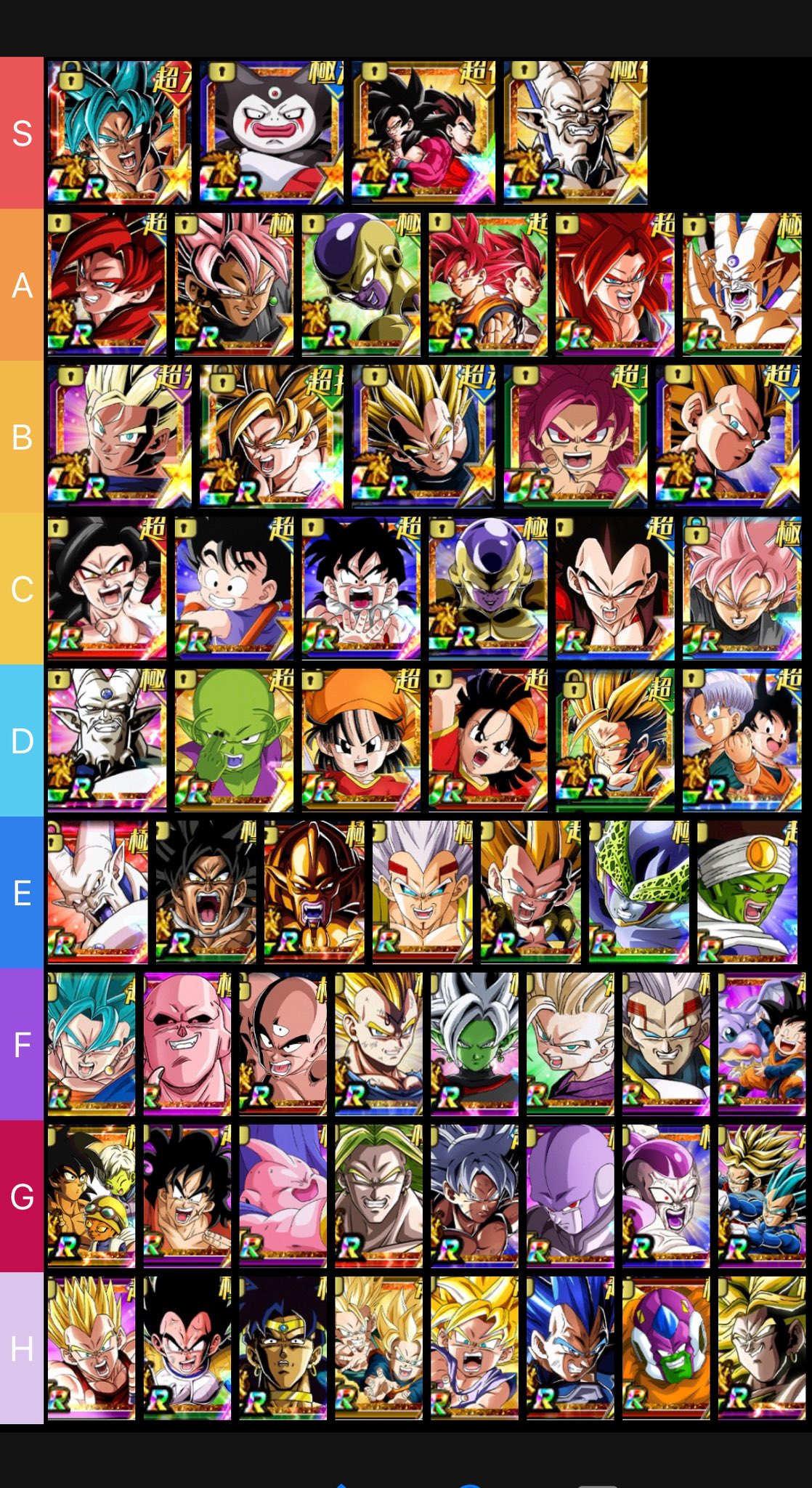
Task: Click the light blue D tier label
Action: click(x=22, y=740)
